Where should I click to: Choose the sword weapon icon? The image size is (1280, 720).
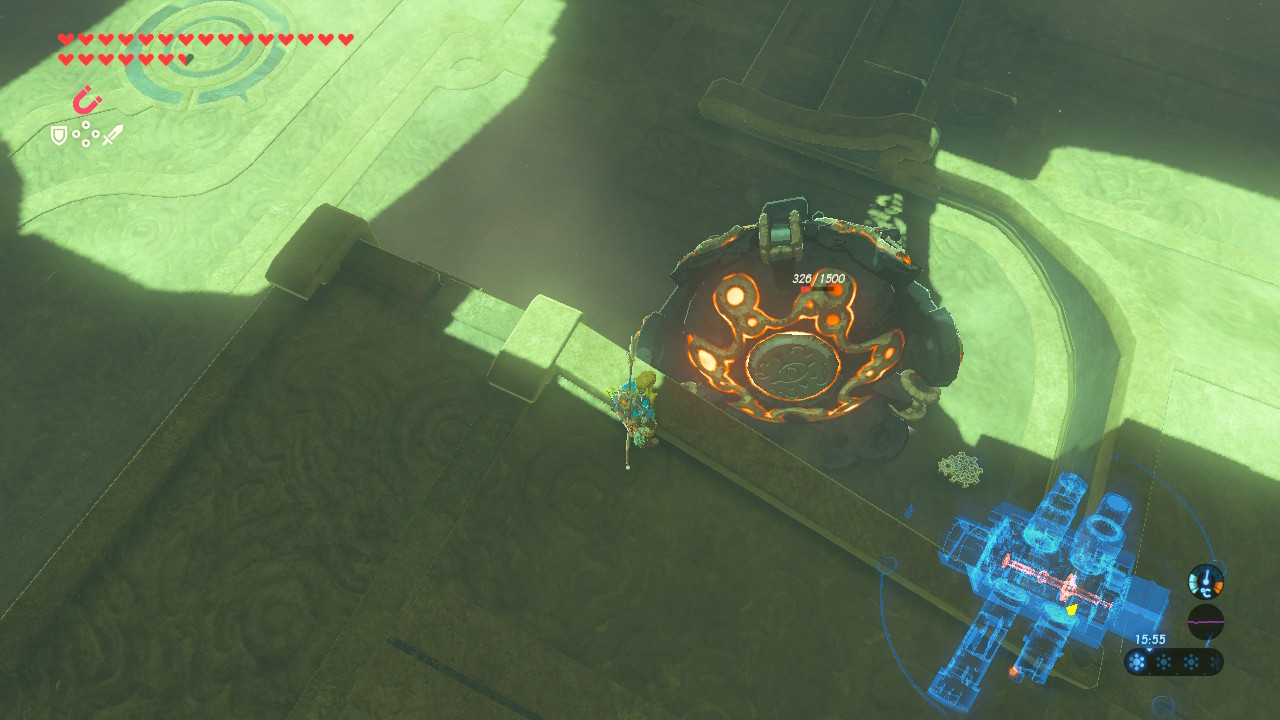tap(112, 135)
